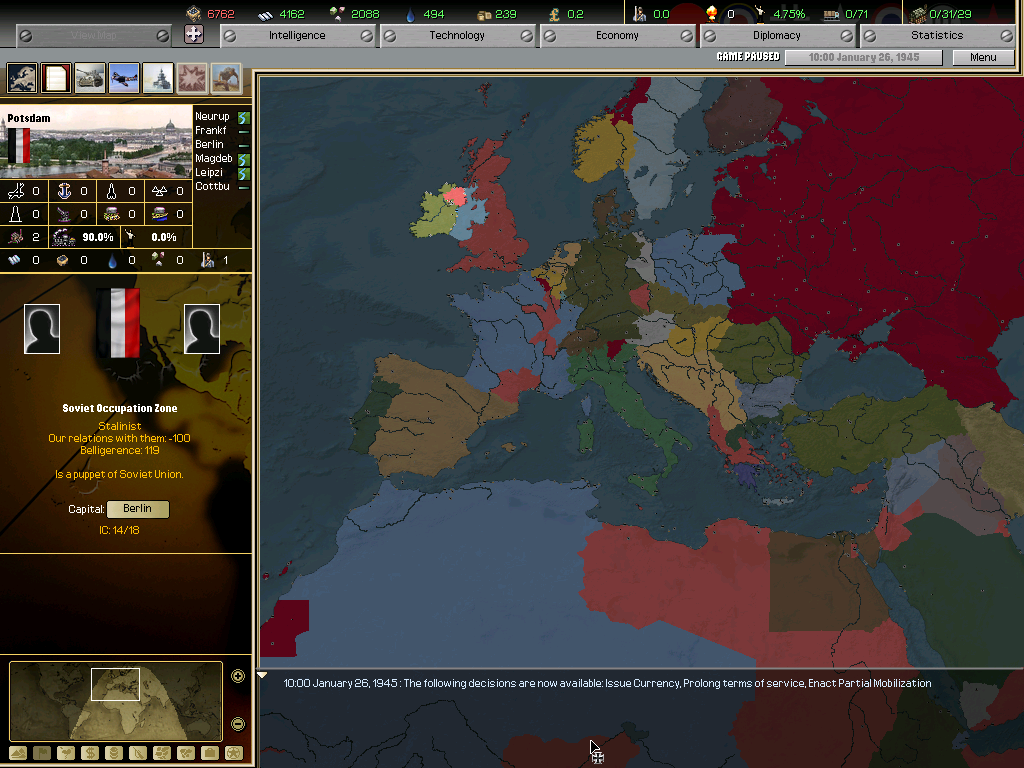The image size is (1024, 768).
Task: Click the world minimap
Action: 115,700
